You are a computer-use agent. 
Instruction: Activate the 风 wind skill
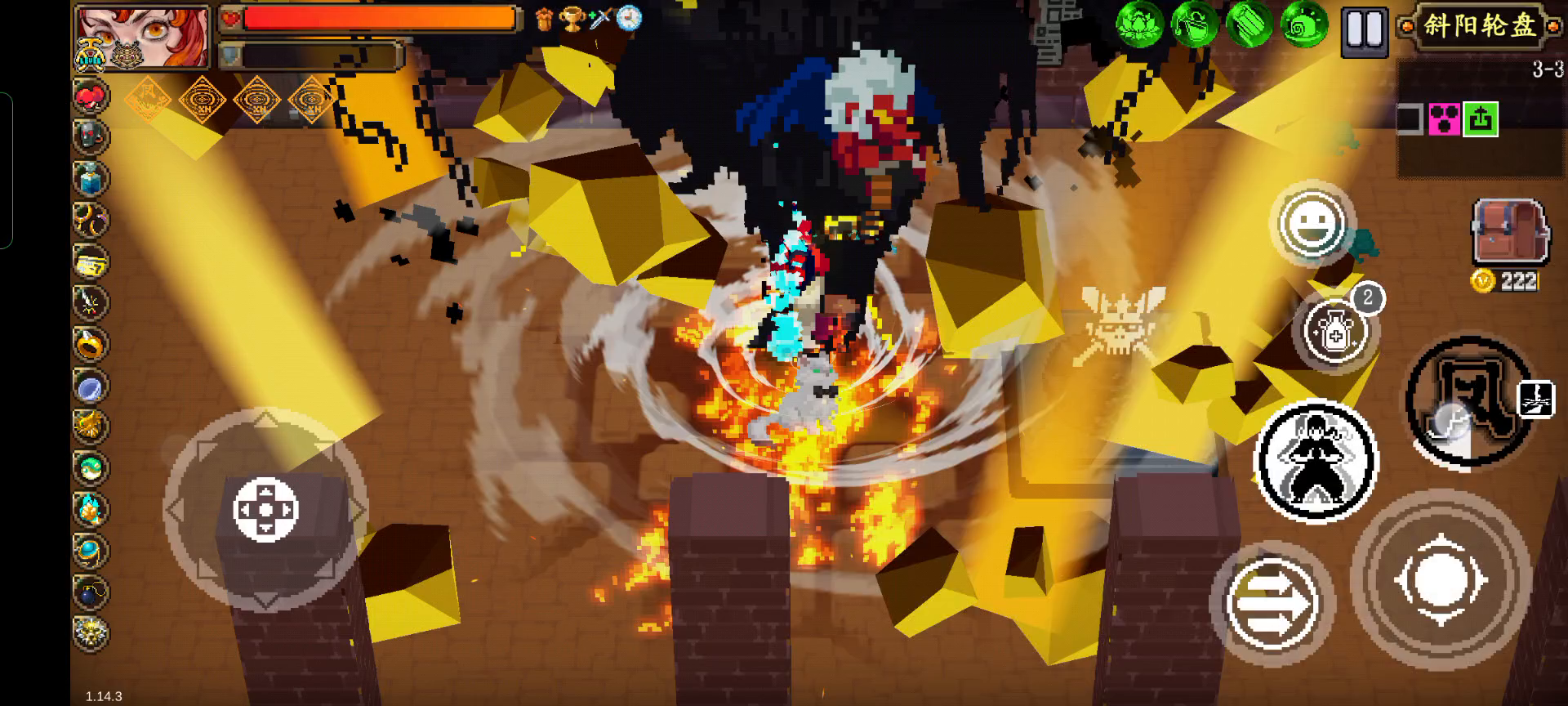point(1468,401)
